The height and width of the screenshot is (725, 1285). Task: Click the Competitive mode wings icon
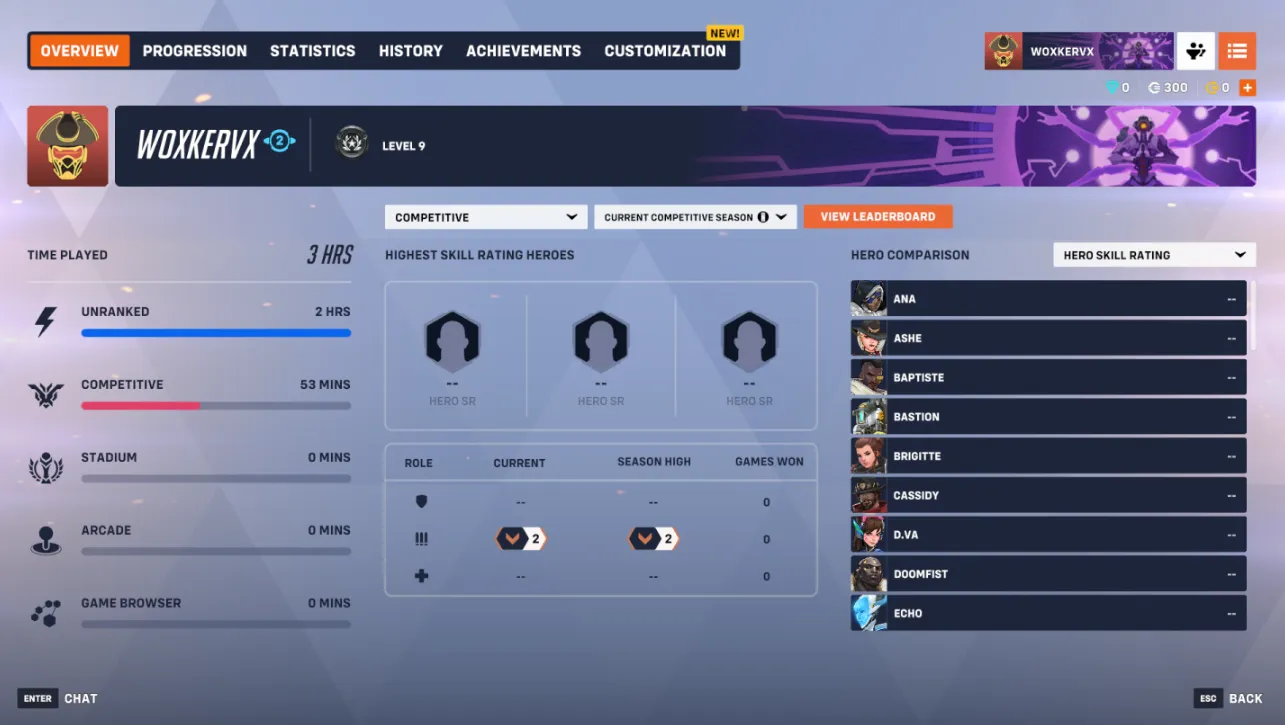click(x=47, y=391)
